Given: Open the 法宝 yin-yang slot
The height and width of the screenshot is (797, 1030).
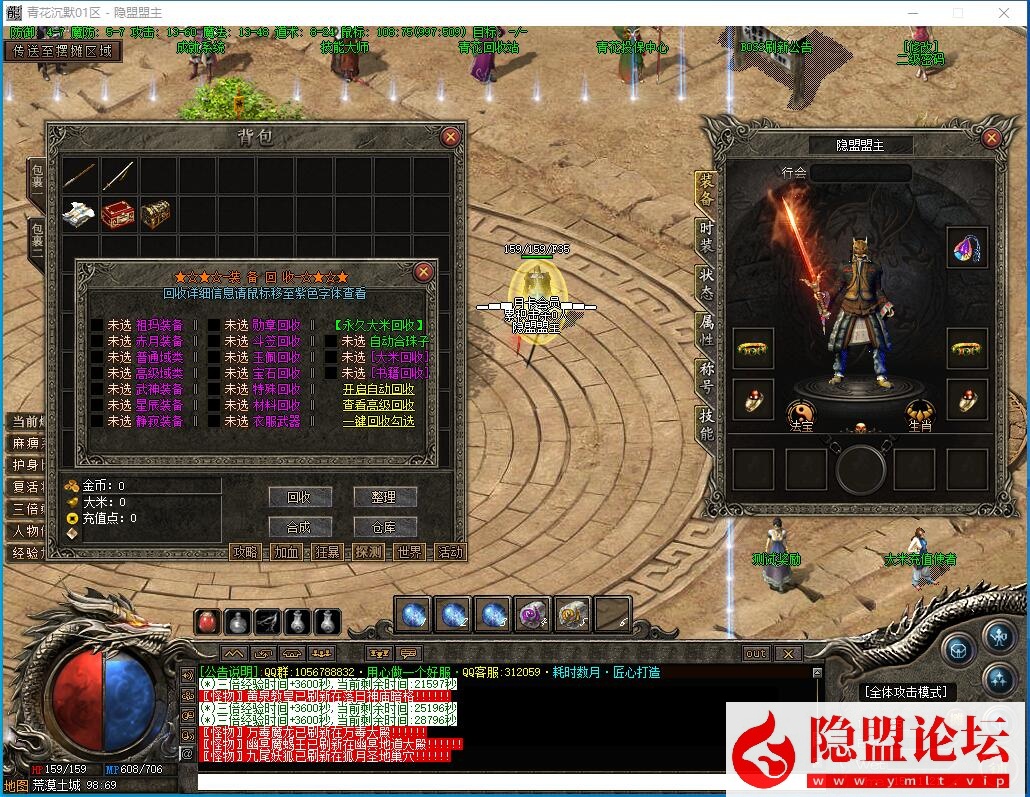Looking at the screenshot, I should click(x=801, y=413).
